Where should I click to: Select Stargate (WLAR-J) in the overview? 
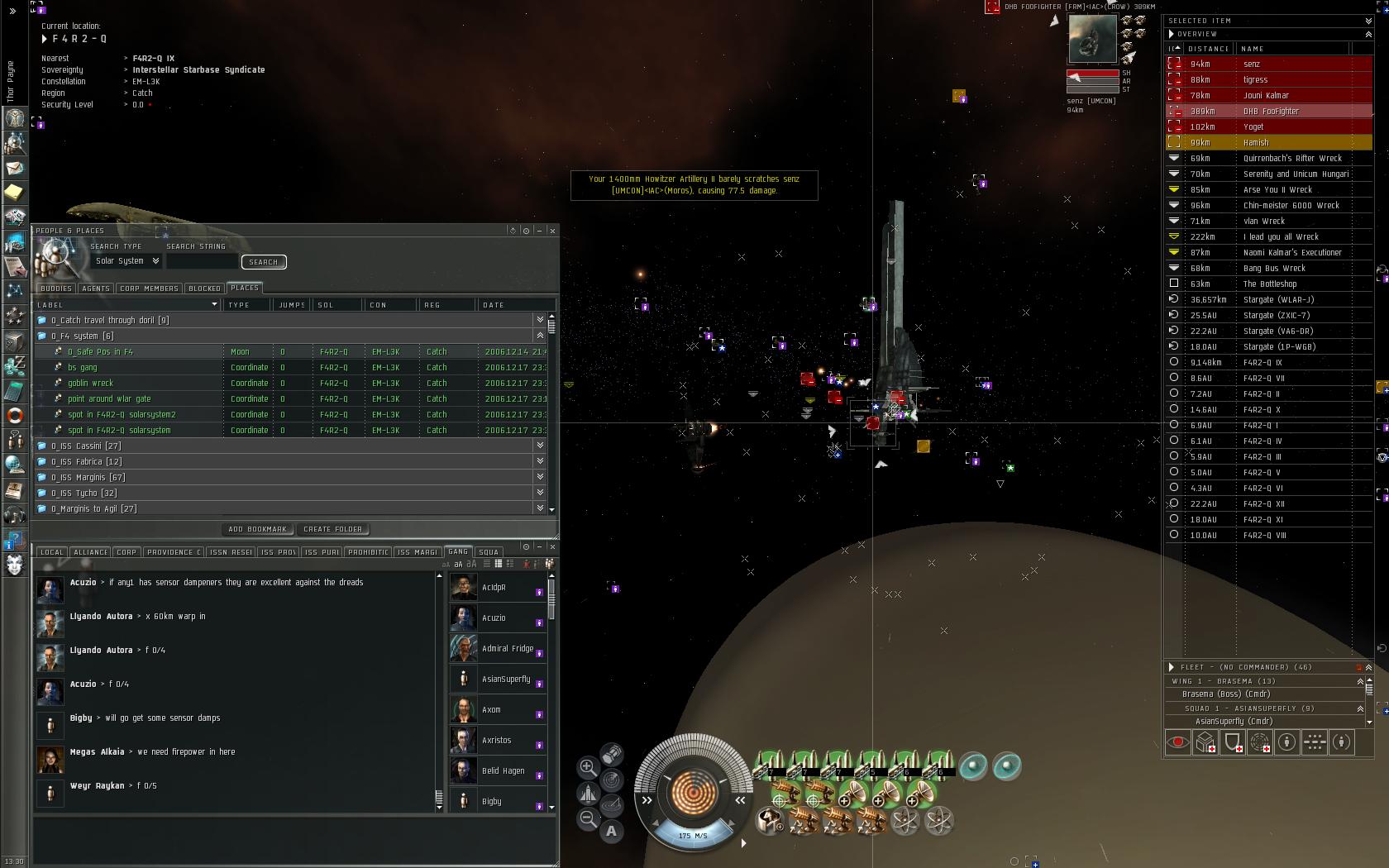[1278, 299]
